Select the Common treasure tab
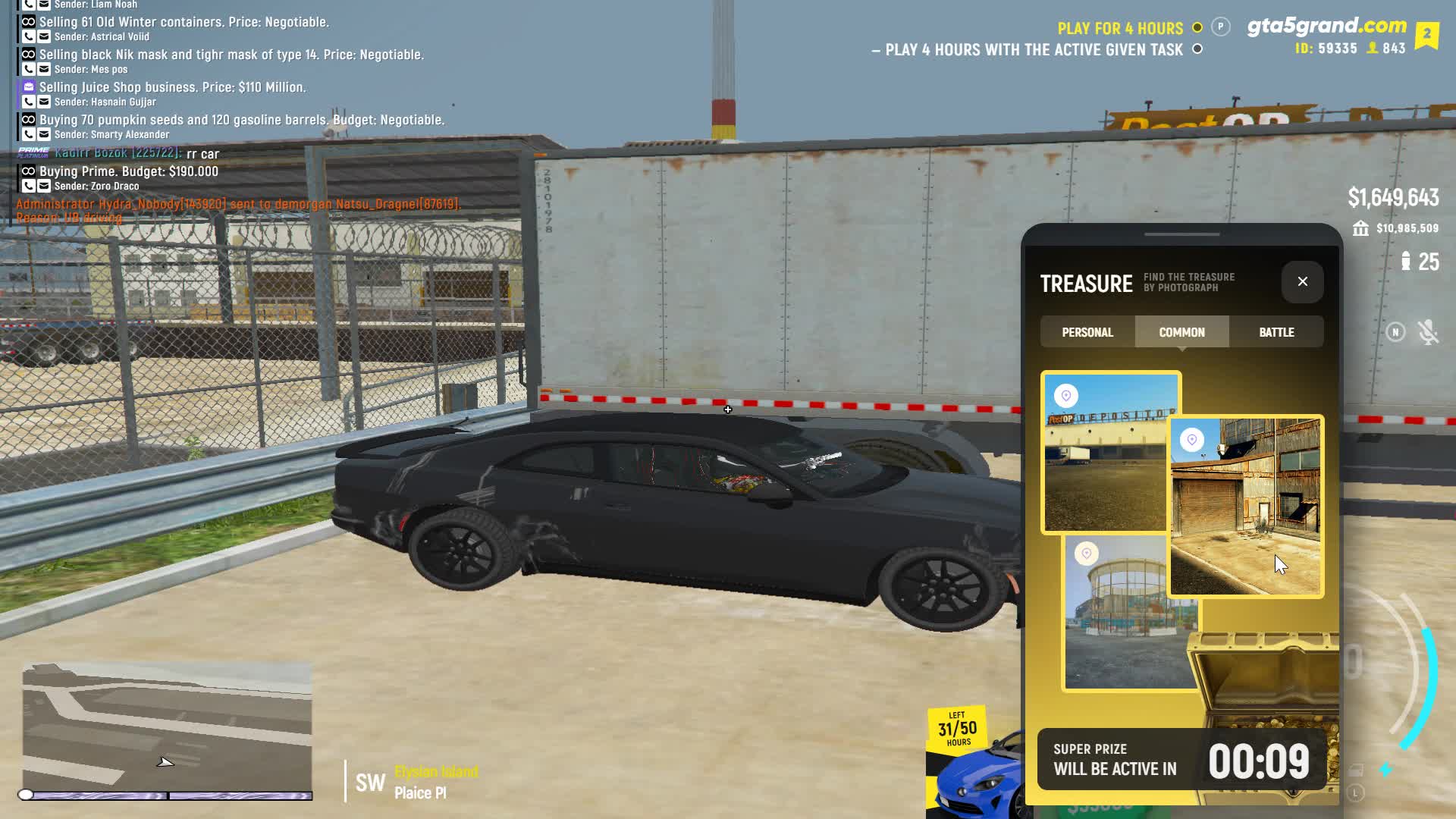Viewport: 1456px width, 819px height. (x=1181, y=332)
